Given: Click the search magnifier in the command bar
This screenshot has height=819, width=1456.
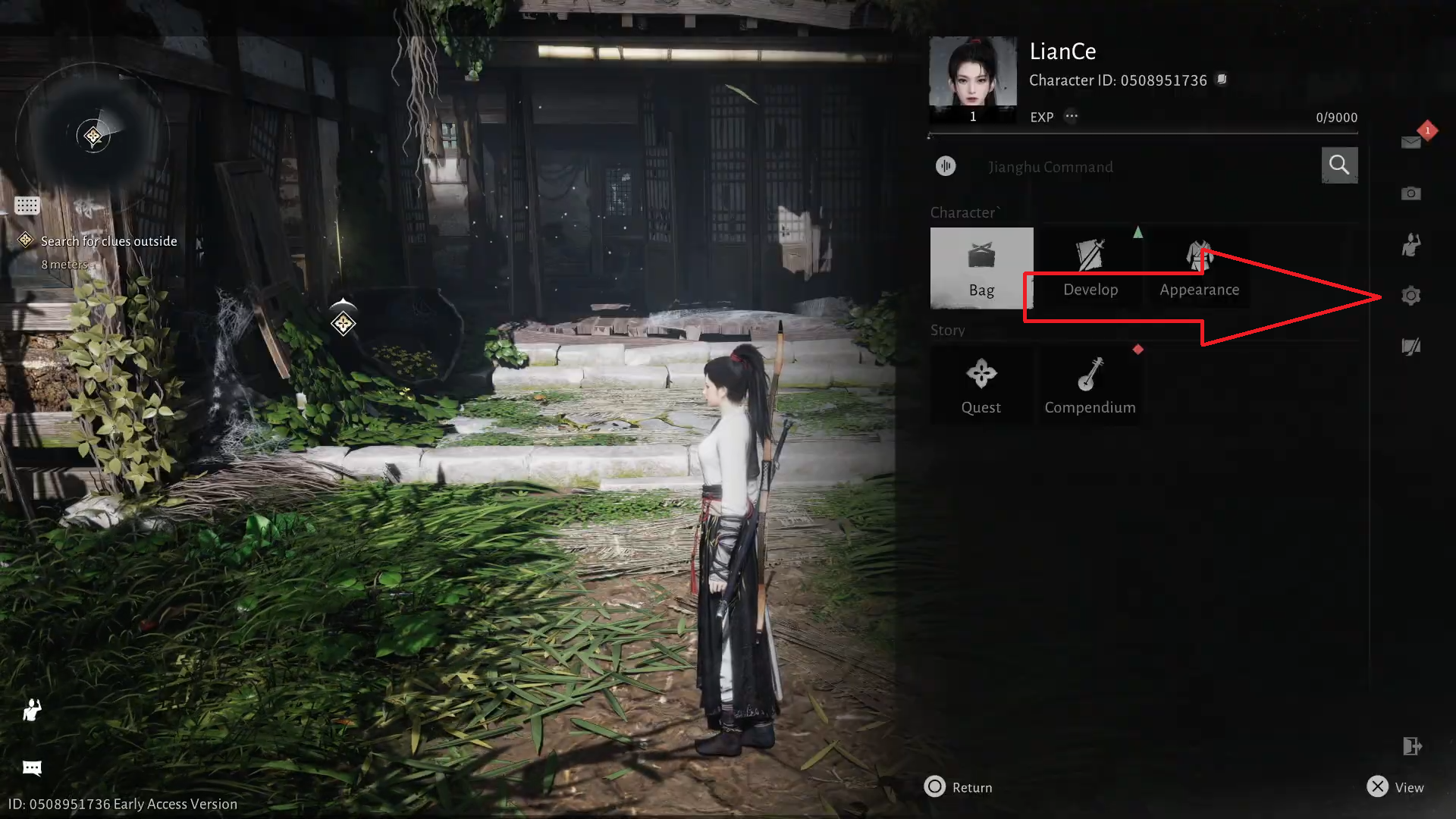Looking at the screenshot, I should coord(1339,165).
